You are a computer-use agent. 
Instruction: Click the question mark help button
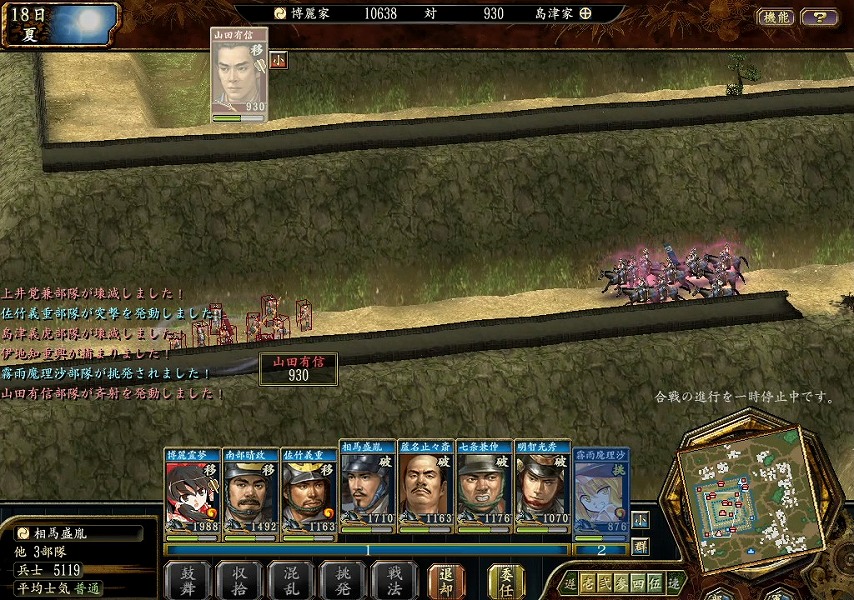(x=820, y=17)
